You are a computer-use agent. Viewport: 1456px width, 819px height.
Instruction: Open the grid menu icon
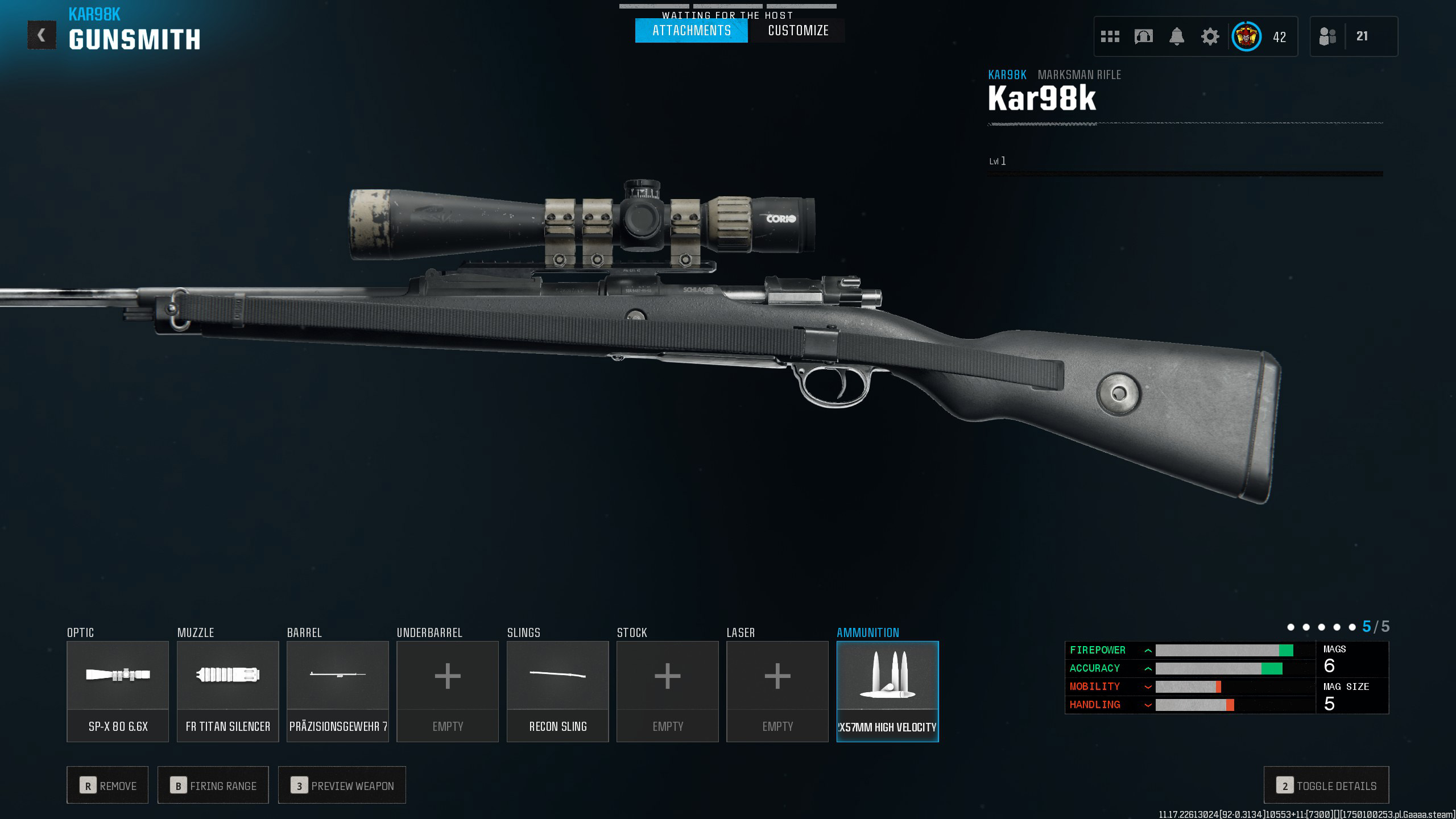1110,37
